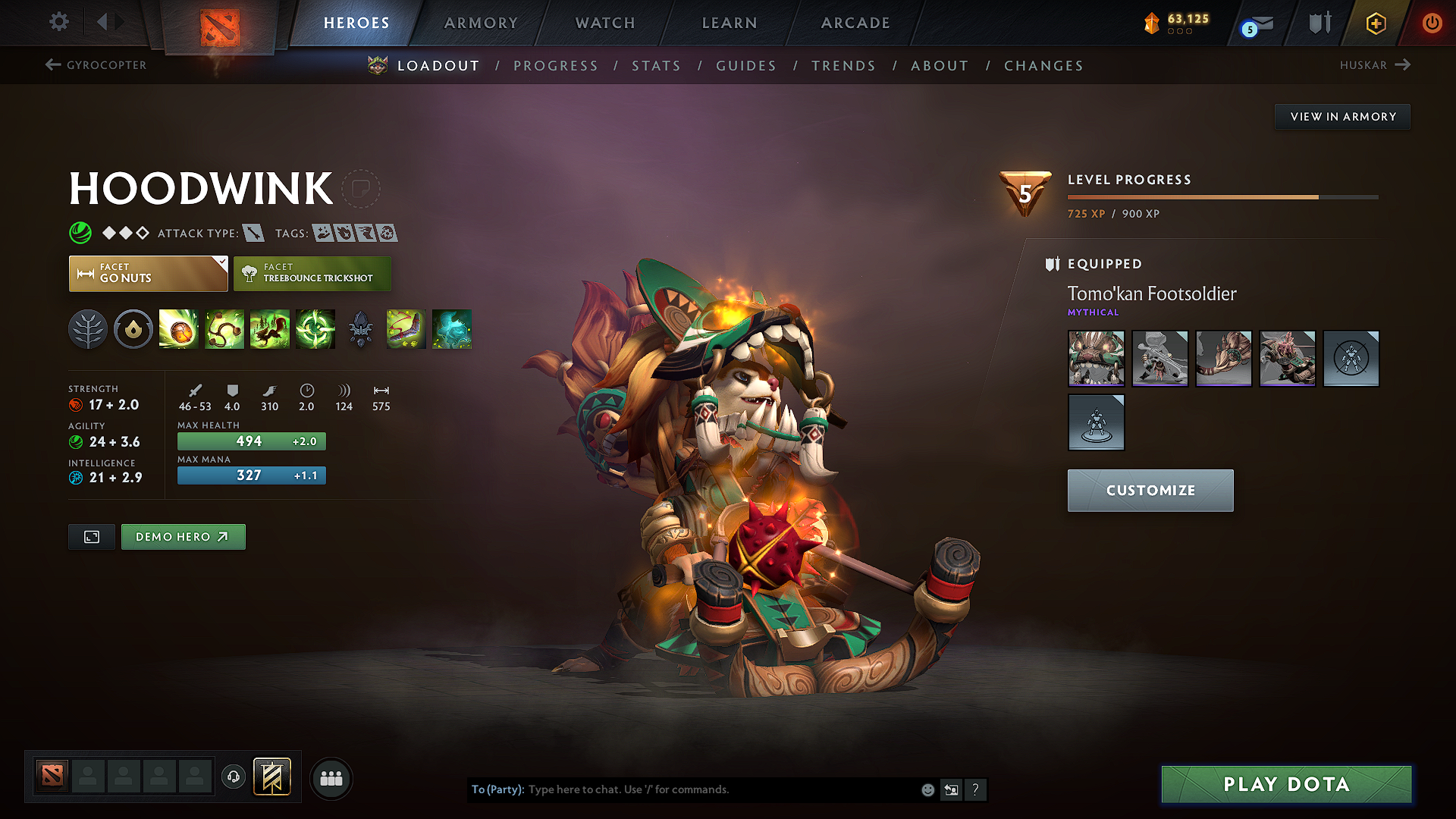Open the emoticon picker in chat bar
The image size is (1456, 819).
click(927, 789)
